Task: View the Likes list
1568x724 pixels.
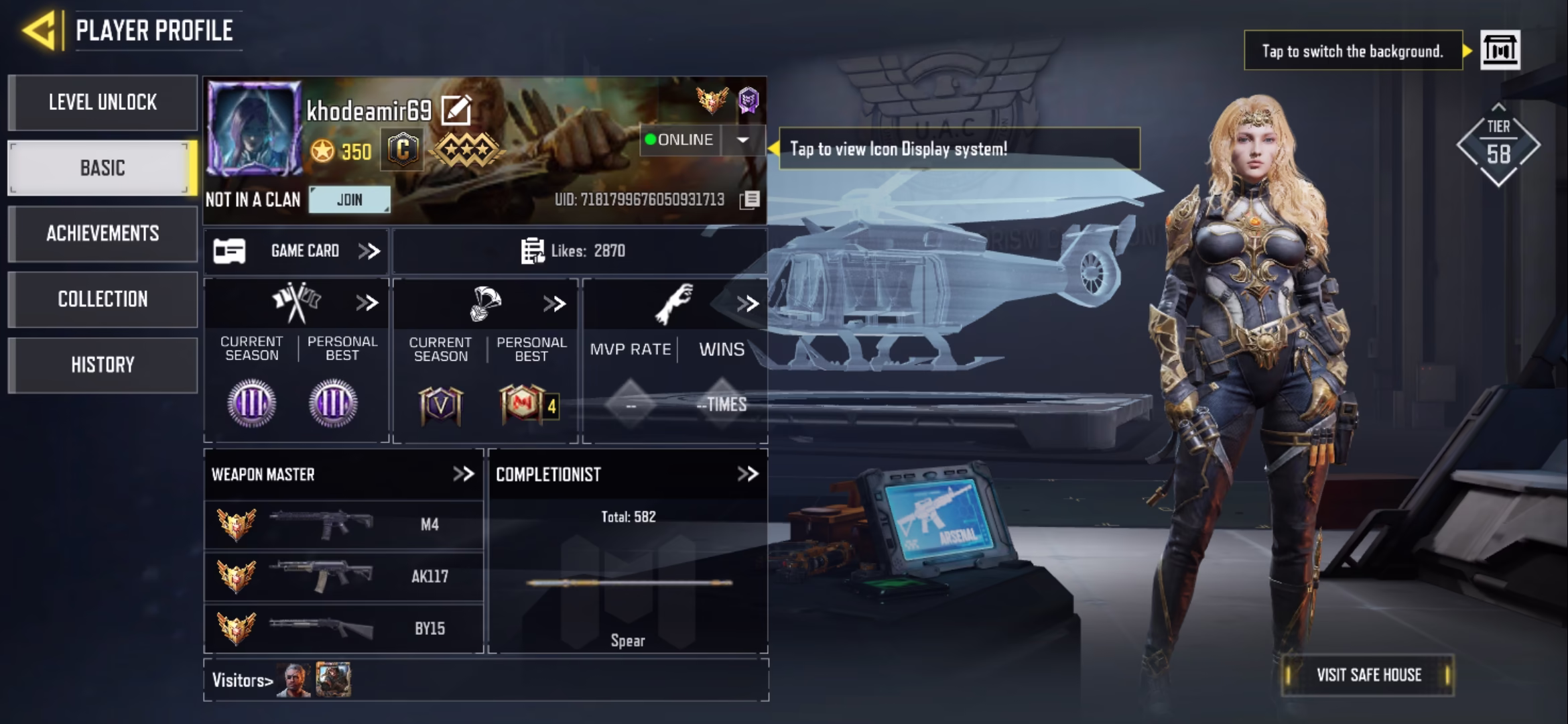Action: click(573, 251)
